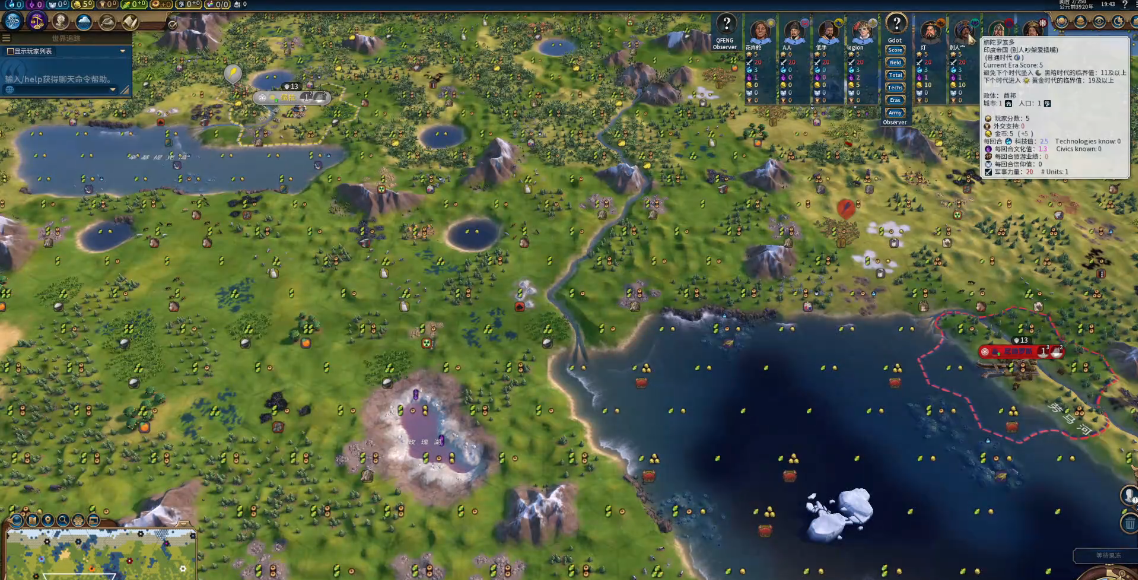
Task: Open the map pins button
Action: click(47, 520)
